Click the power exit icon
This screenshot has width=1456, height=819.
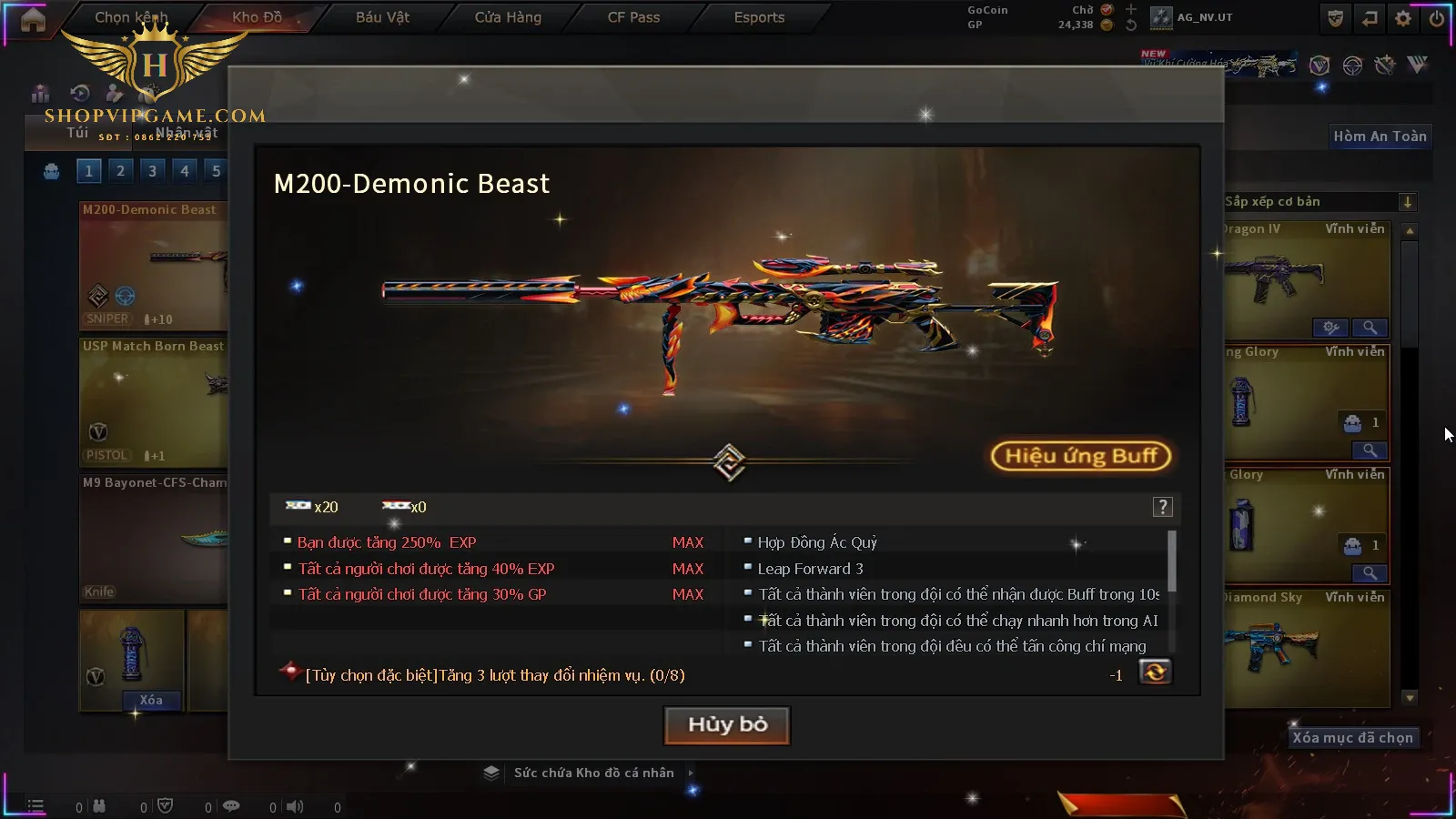(1436, 18)
